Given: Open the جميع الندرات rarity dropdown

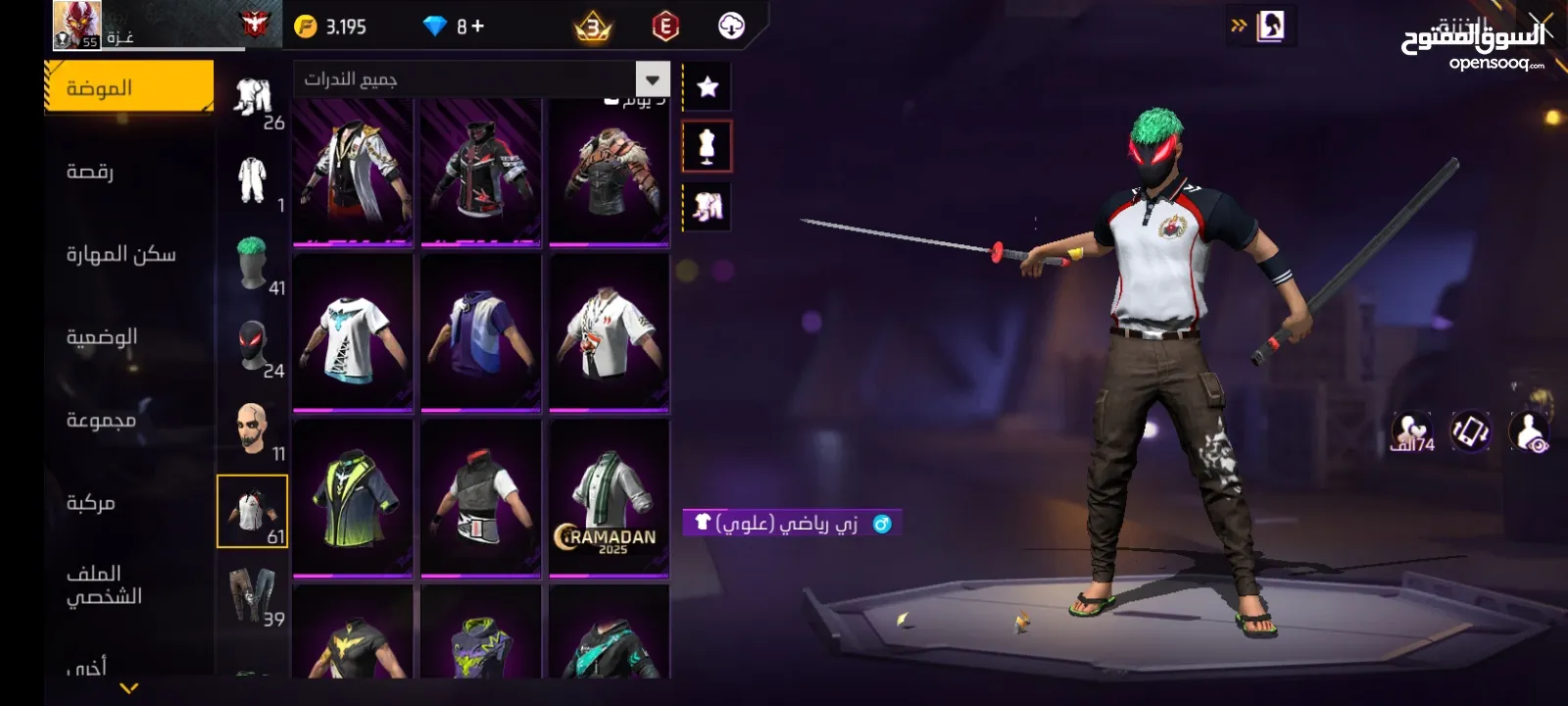Looking at the screenshot, I should click(481, 79).
